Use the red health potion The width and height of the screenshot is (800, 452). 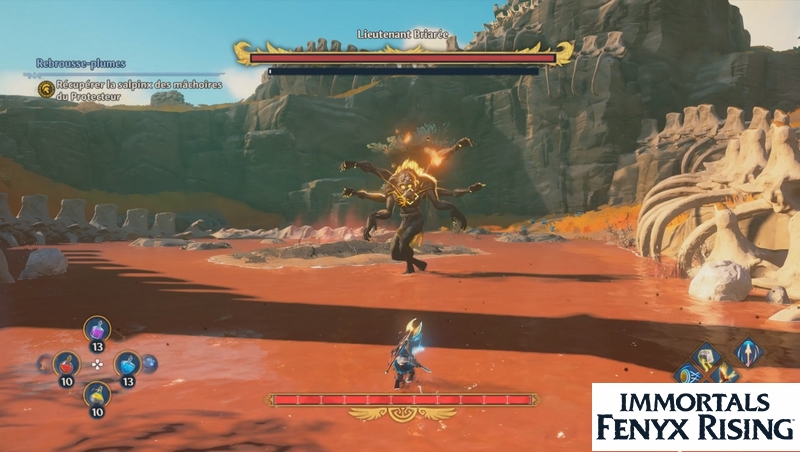tap(67, 364)
